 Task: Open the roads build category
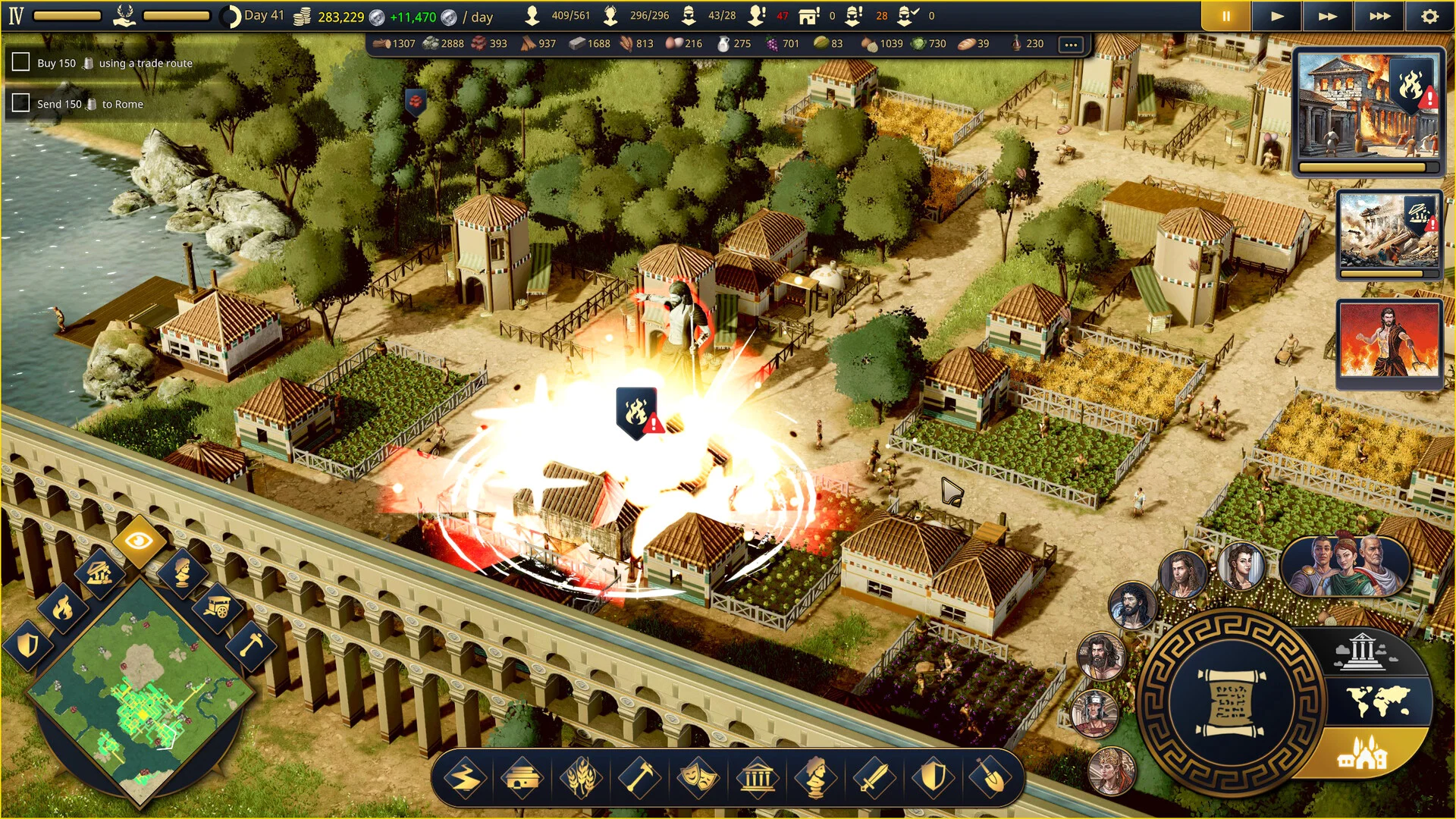click(x=465, y=778)
